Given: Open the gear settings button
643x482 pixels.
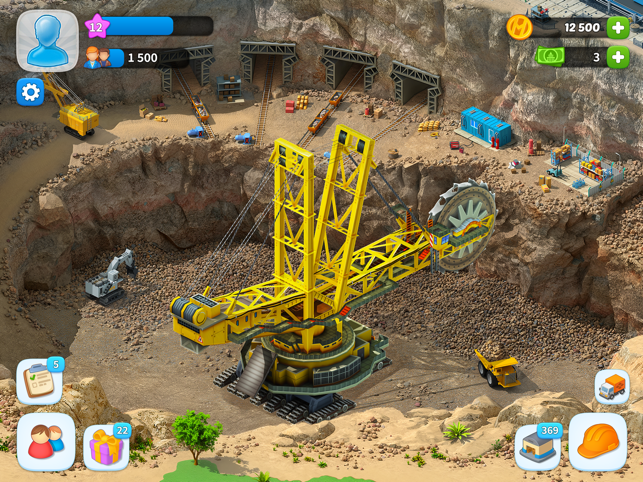Looking at the screenshot, I should [30, 92].
